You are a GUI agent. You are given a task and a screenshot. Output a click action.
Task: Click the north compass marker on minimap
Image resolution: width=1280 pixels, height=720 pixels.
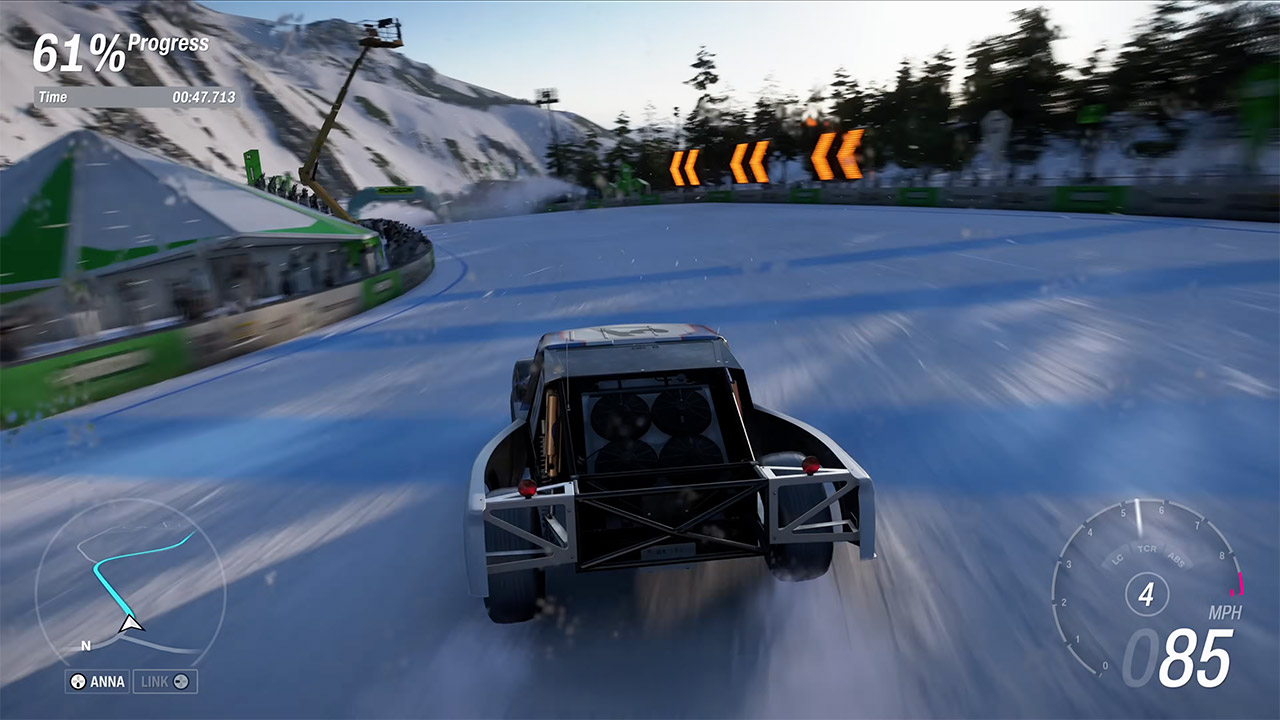(x=86, y=645)
